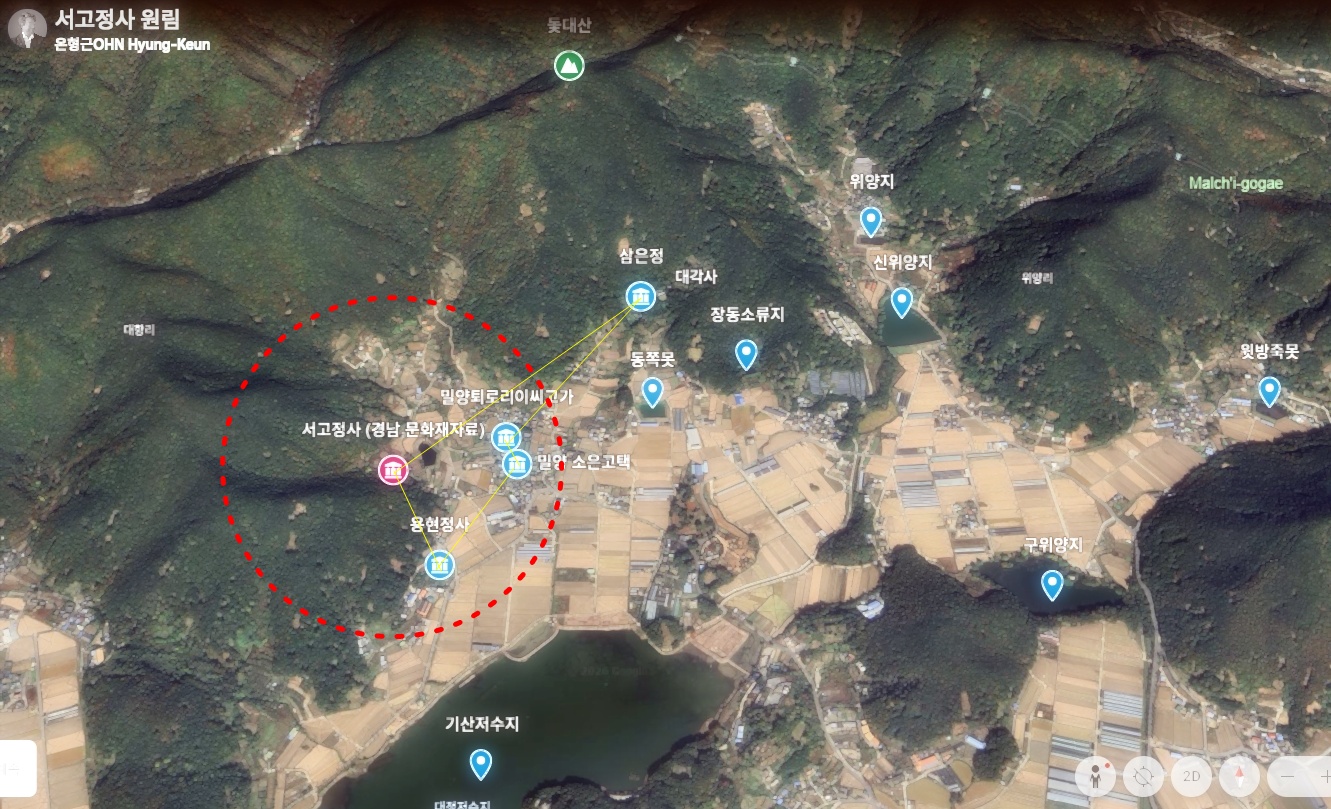
Task: Reset orientation with the compass button
Action: click(x=1239, y=777)
